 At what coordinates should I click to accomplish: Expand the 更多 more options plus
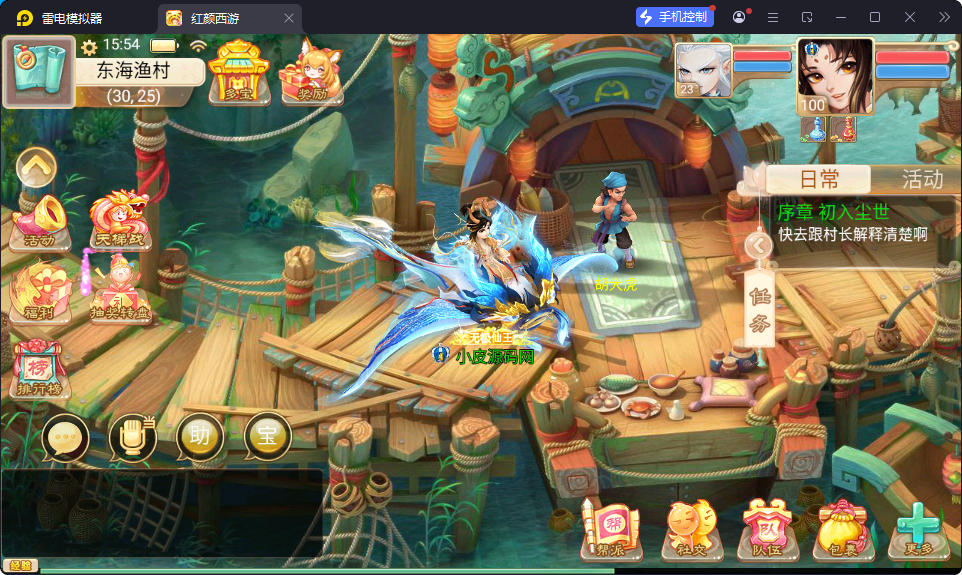point(916,528)
